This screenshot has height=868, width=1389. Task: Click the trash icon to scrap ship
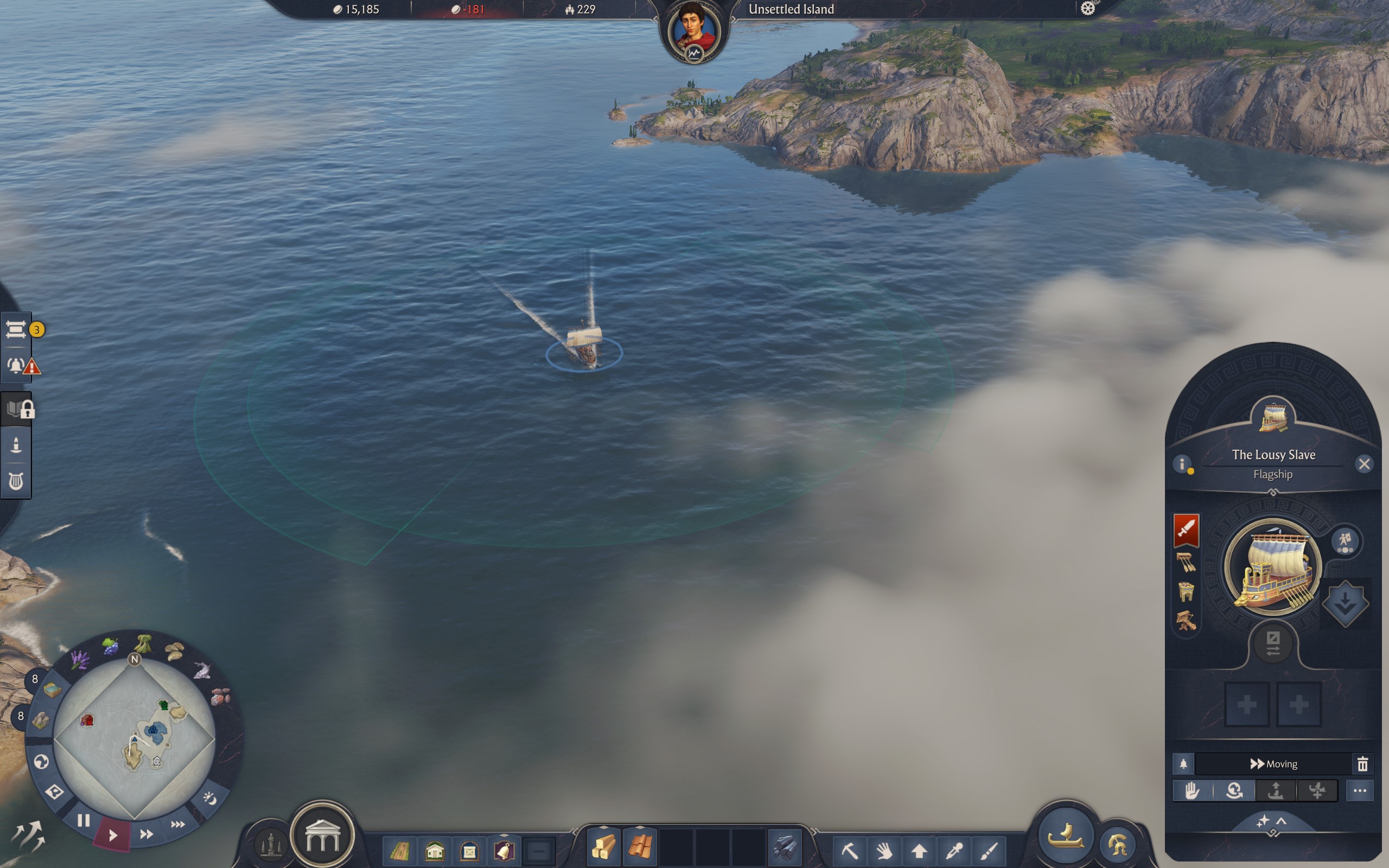coord(1362,763)
